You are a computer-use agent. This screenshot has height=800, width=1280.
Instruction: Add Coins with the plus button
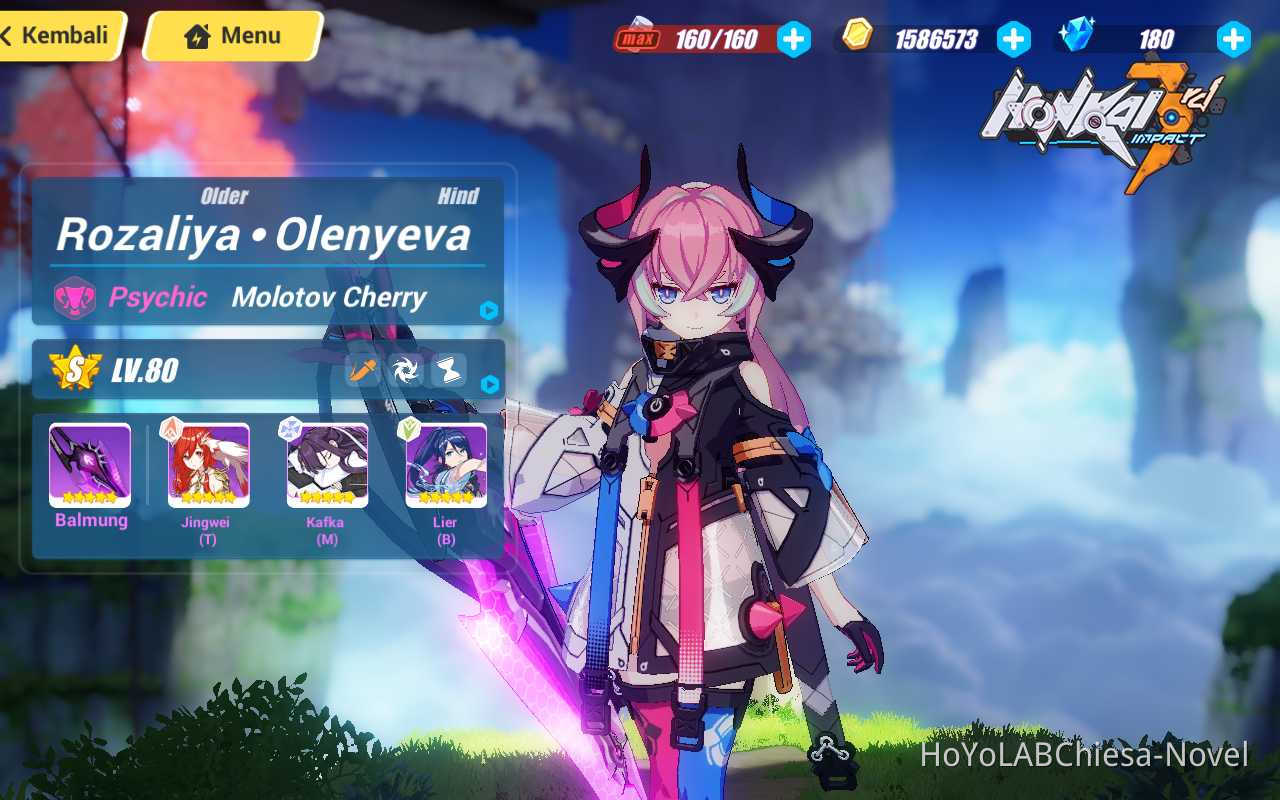(1013, 38)
